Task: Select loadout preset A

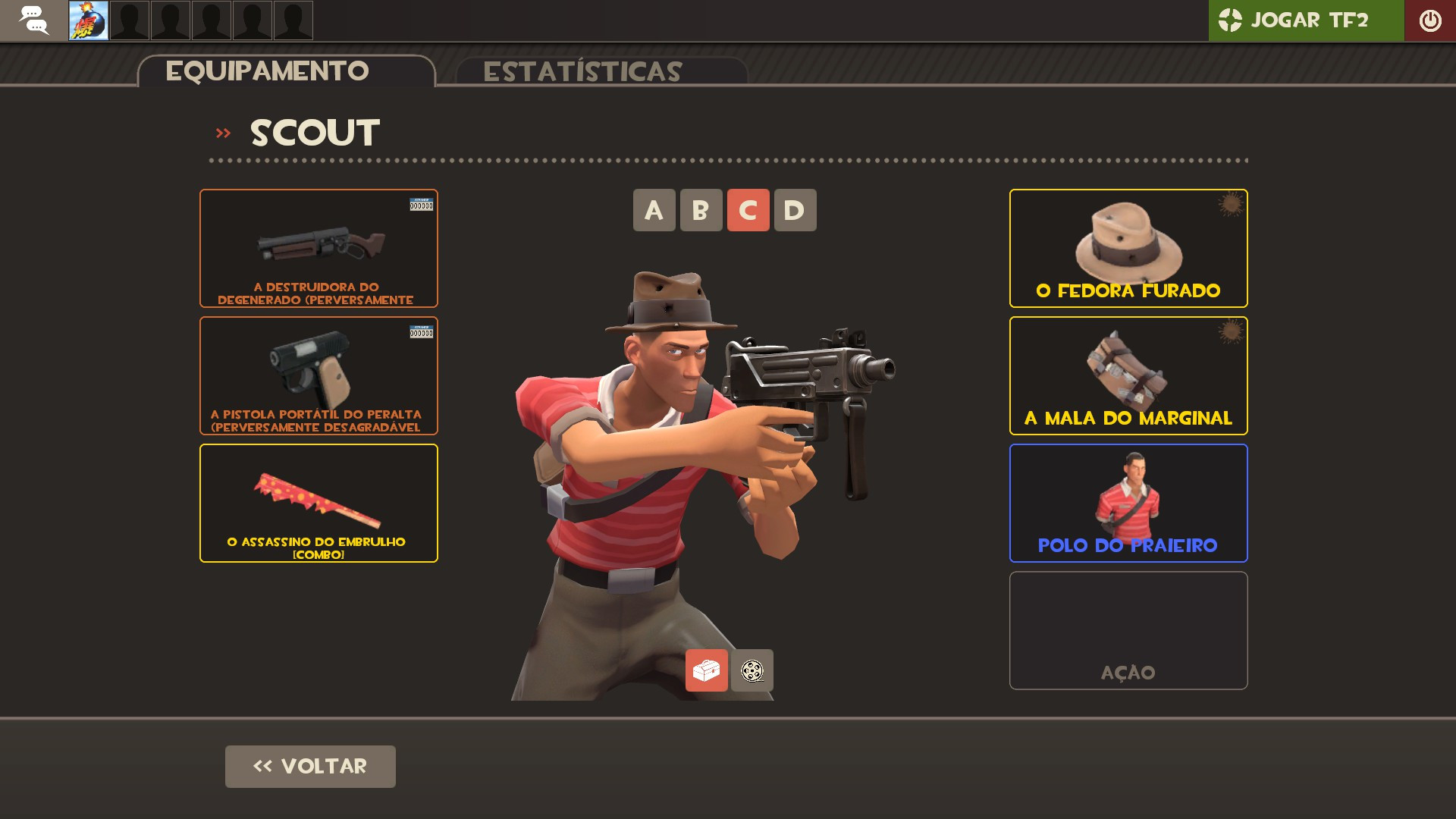Action: coord(653,210)
